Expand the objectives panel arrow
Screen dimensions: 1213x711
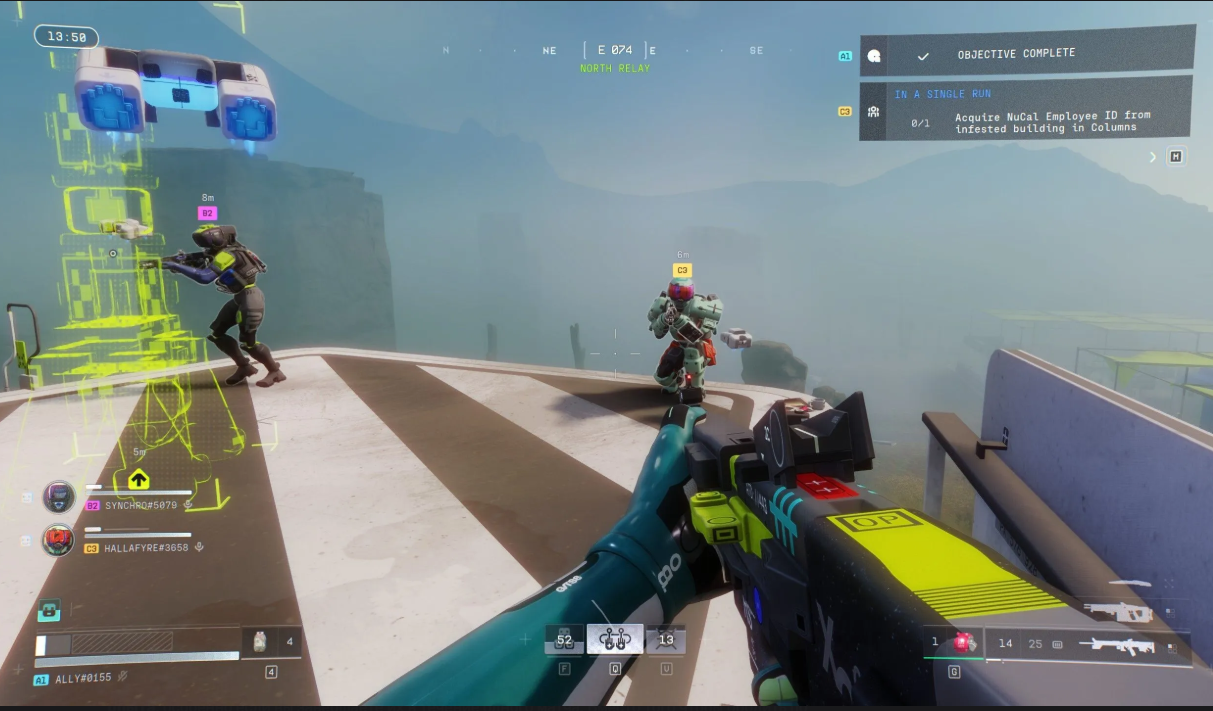1153,157
